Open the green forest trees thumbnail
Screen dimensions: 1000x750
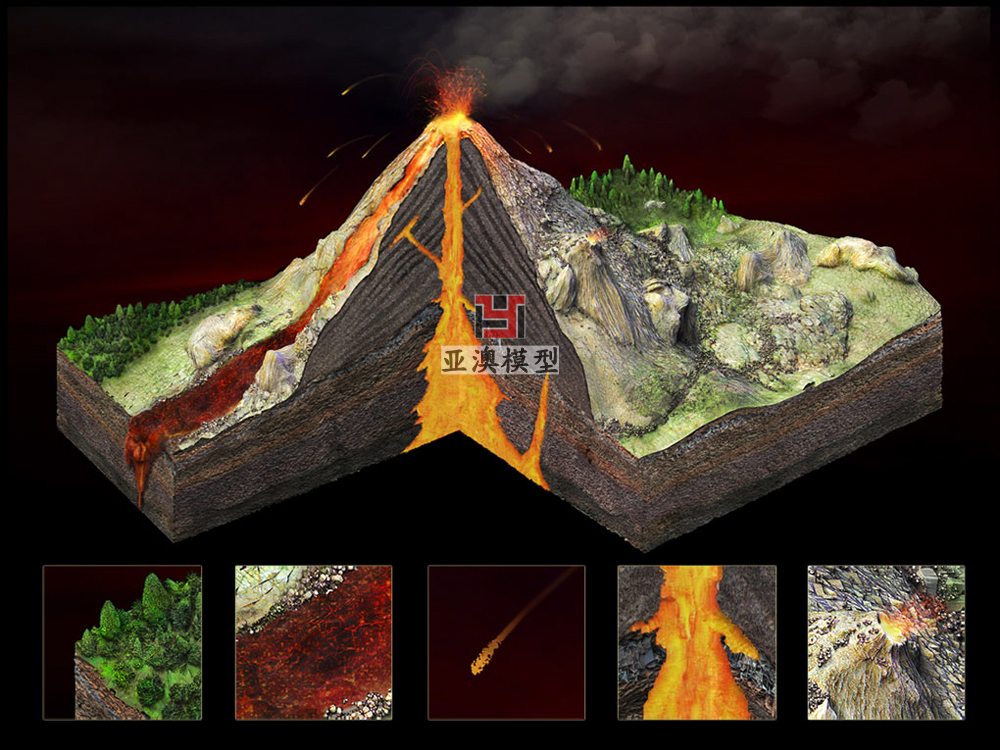122,642
